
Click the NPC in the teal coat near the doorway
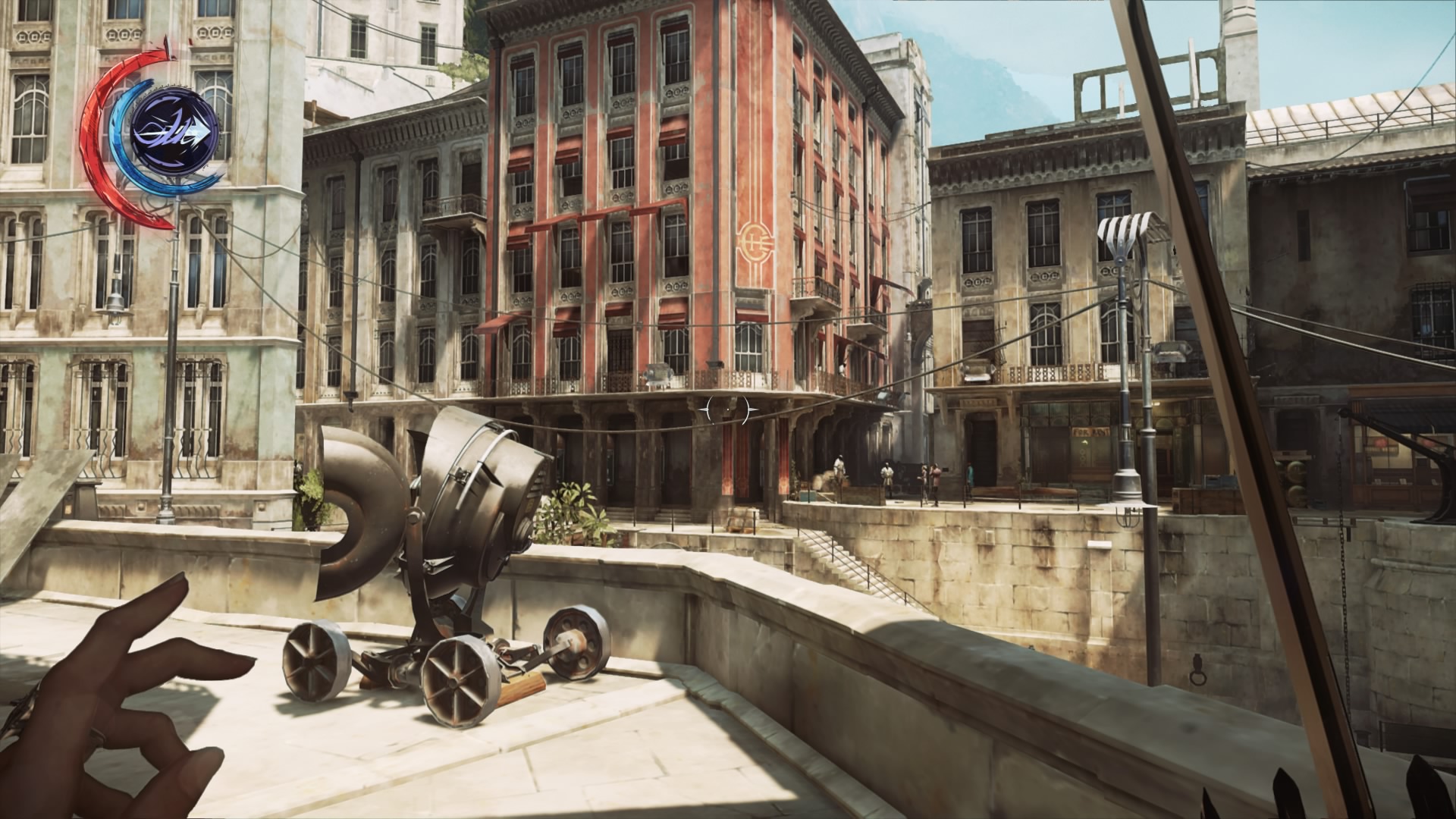click(x=970, y=474)
